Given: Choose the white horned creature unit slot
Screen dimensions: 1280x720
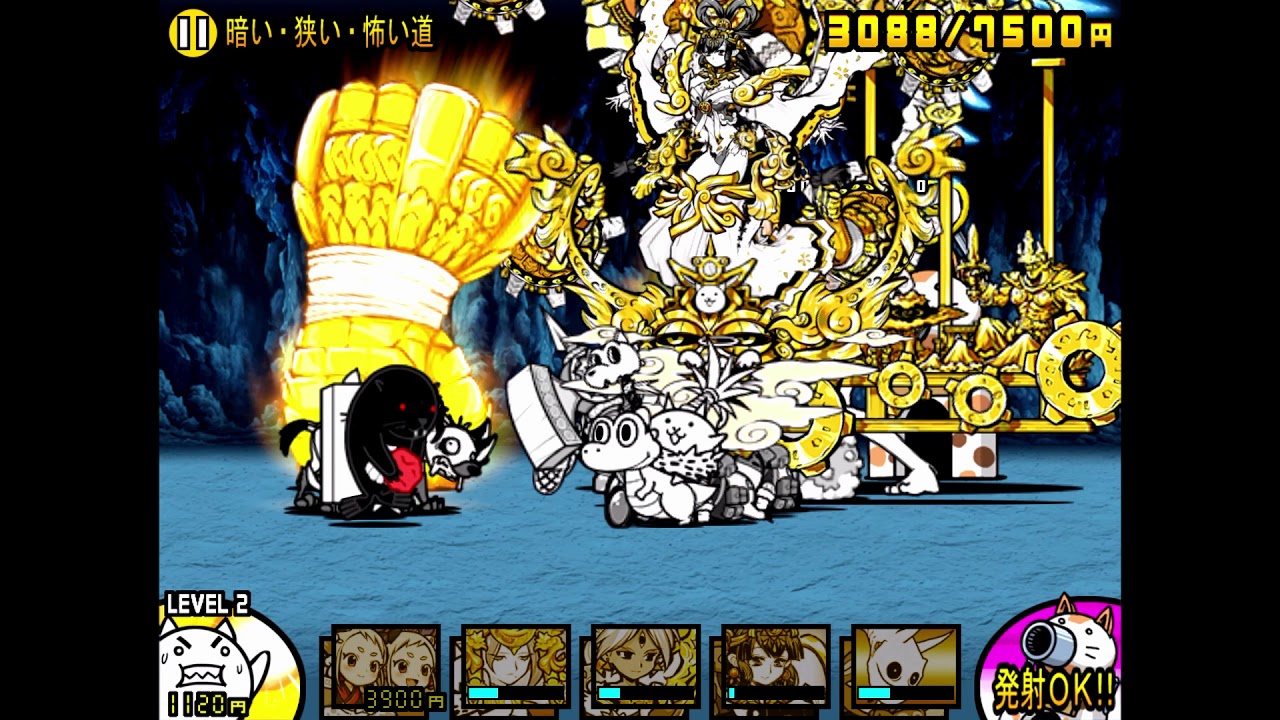Looking at the screenshot, I should 905,665.
